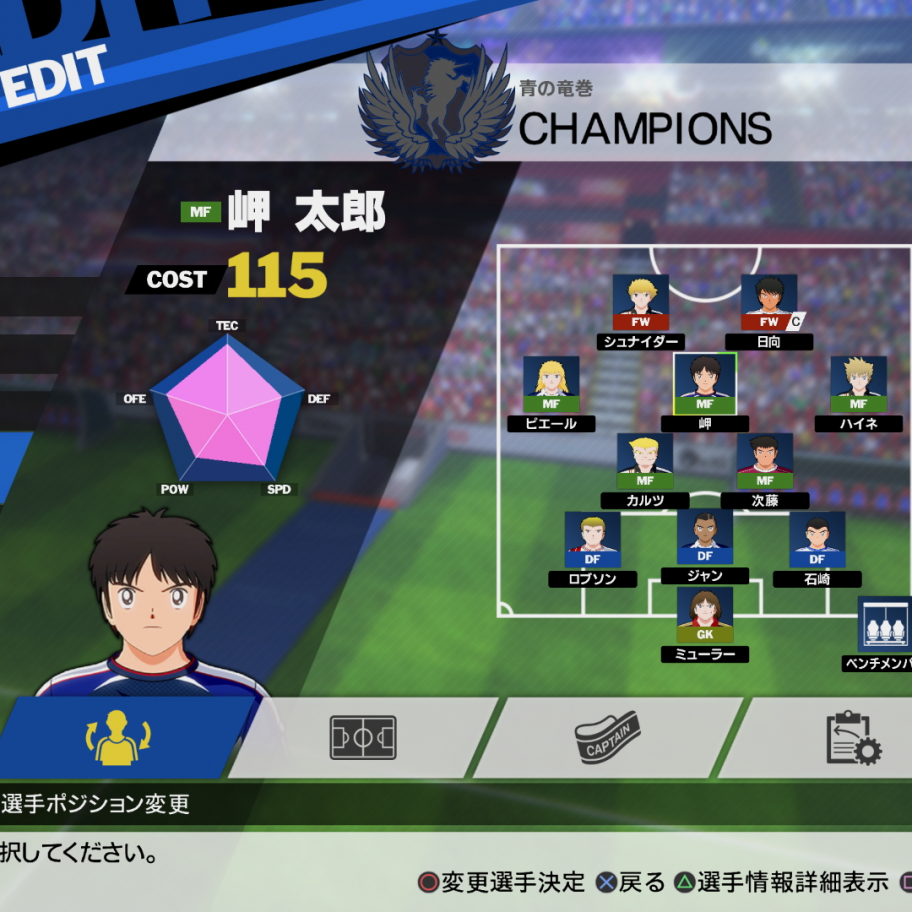Choose midfielder Heine's portrait
This screenshot has width=912, height=912.
click(858, 384)
